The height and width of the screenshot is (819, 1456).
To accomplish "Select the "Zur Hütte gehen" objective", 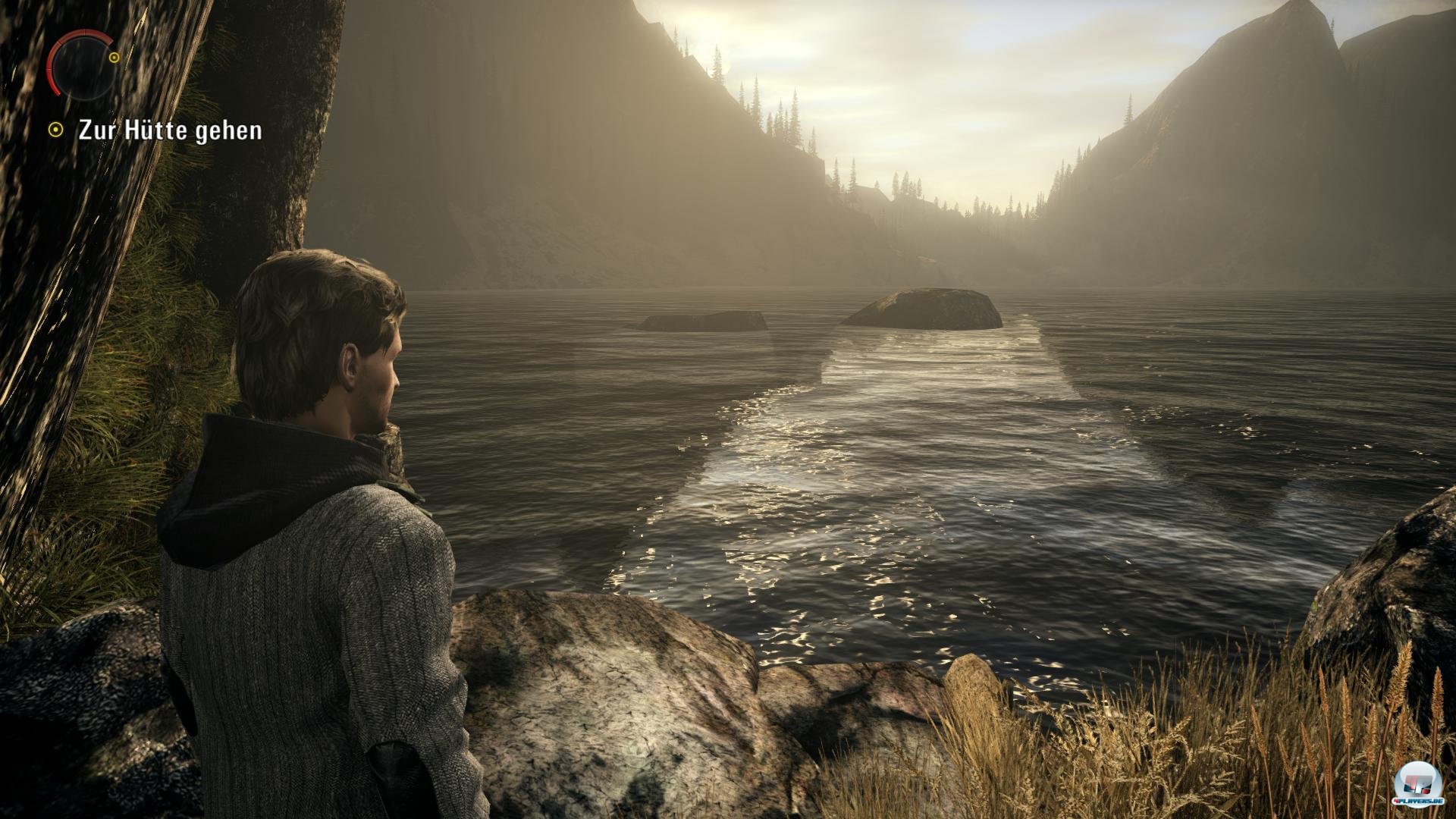I will tap(170, 130).
